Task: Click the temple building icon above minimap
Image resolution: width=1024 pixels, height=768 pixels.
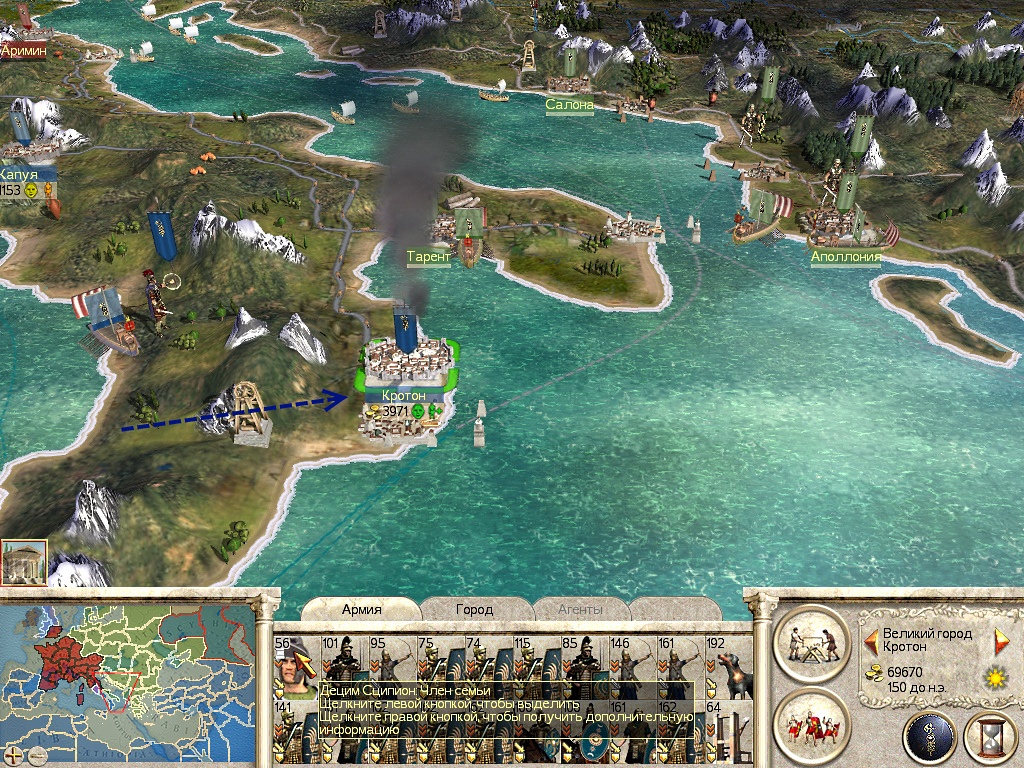Action: [x=24, y=564]
